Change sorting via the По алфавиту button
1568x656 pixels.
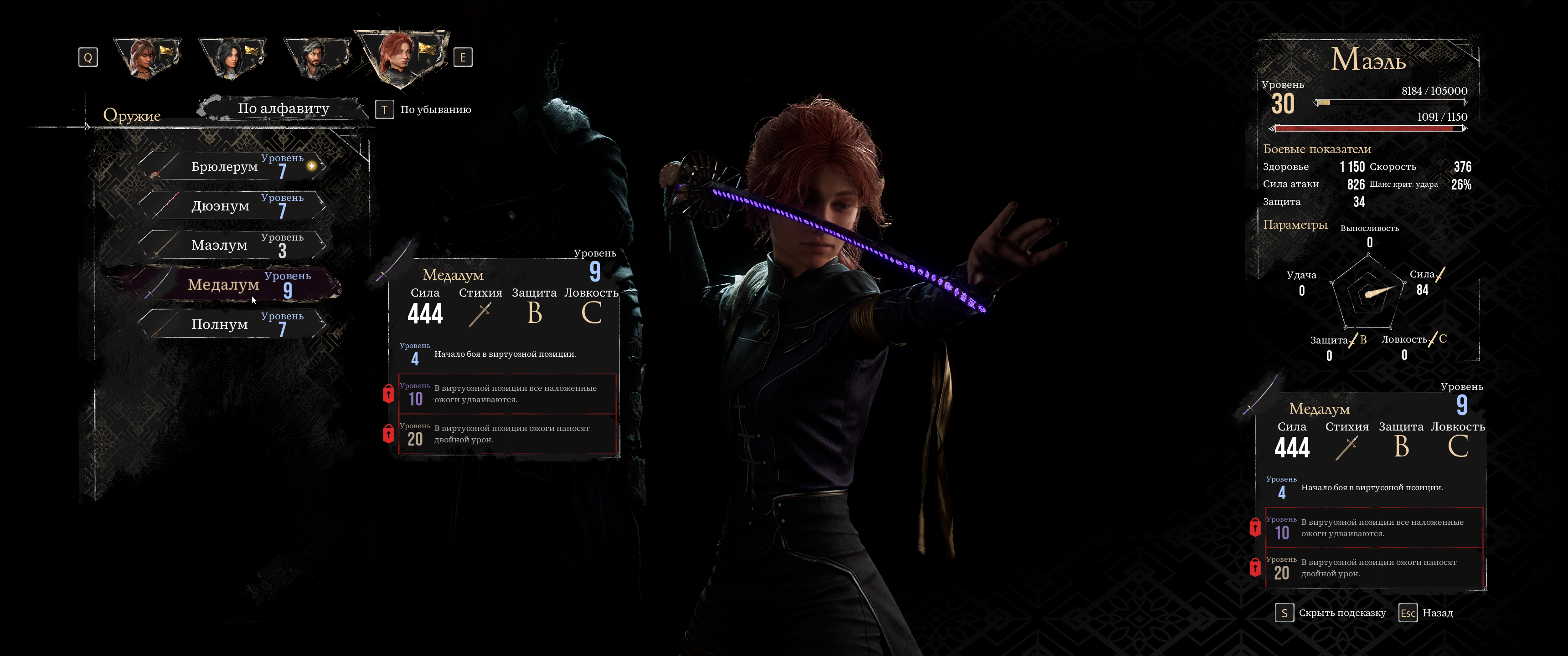tap(283, 109)
